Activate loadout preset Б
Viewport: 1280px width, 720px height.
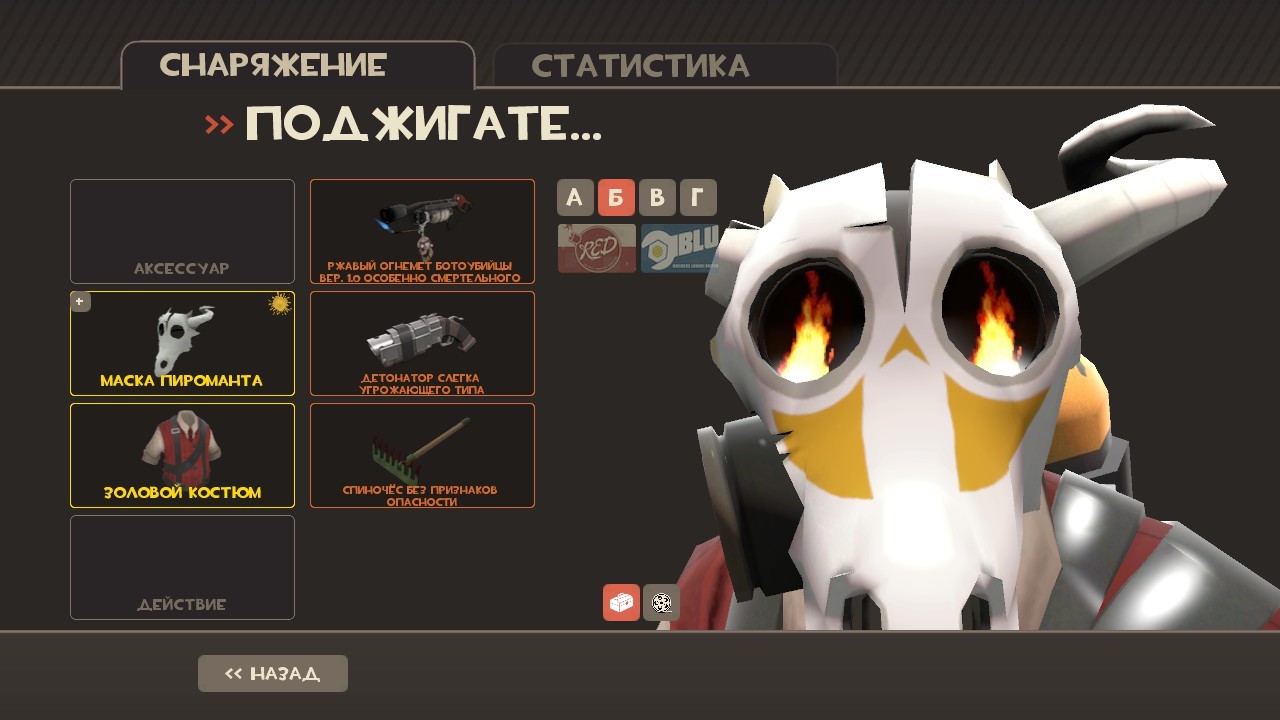(x=616, y=197)
